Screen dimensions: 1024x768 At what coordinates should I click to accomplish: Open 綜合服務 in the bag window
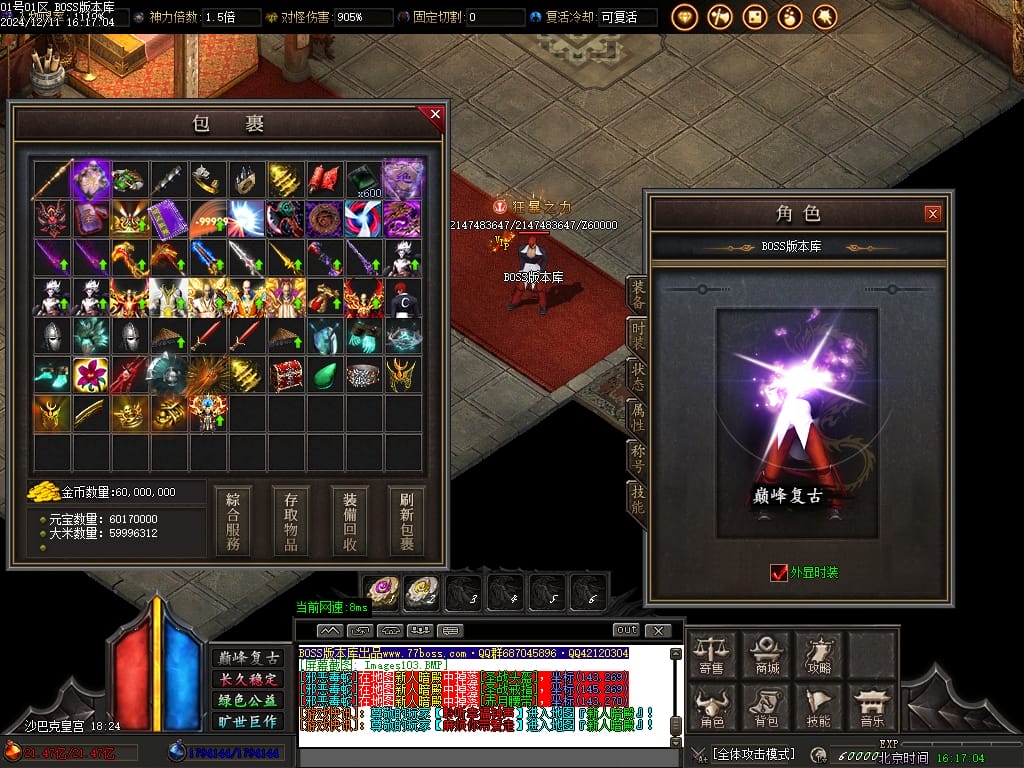[x=233, y=521]
